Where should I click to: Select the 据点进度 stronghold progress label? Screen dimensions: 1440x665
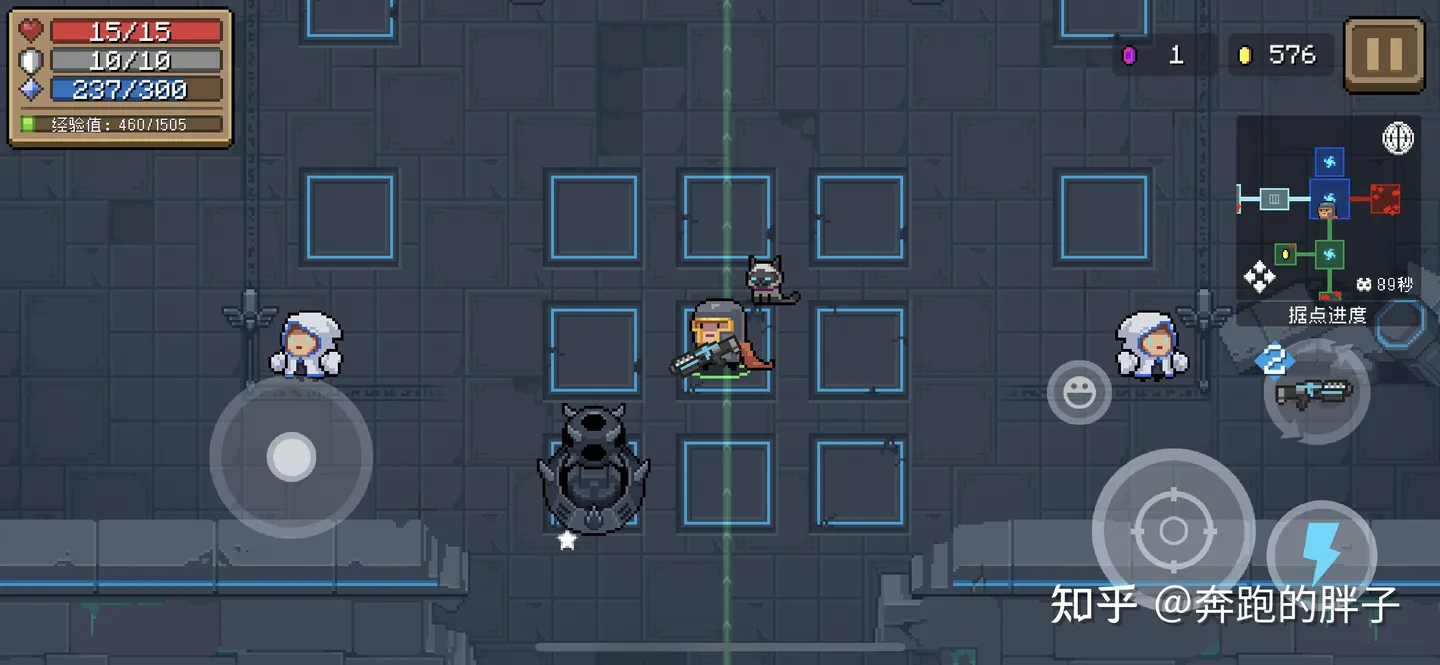tap(1326, 315)
